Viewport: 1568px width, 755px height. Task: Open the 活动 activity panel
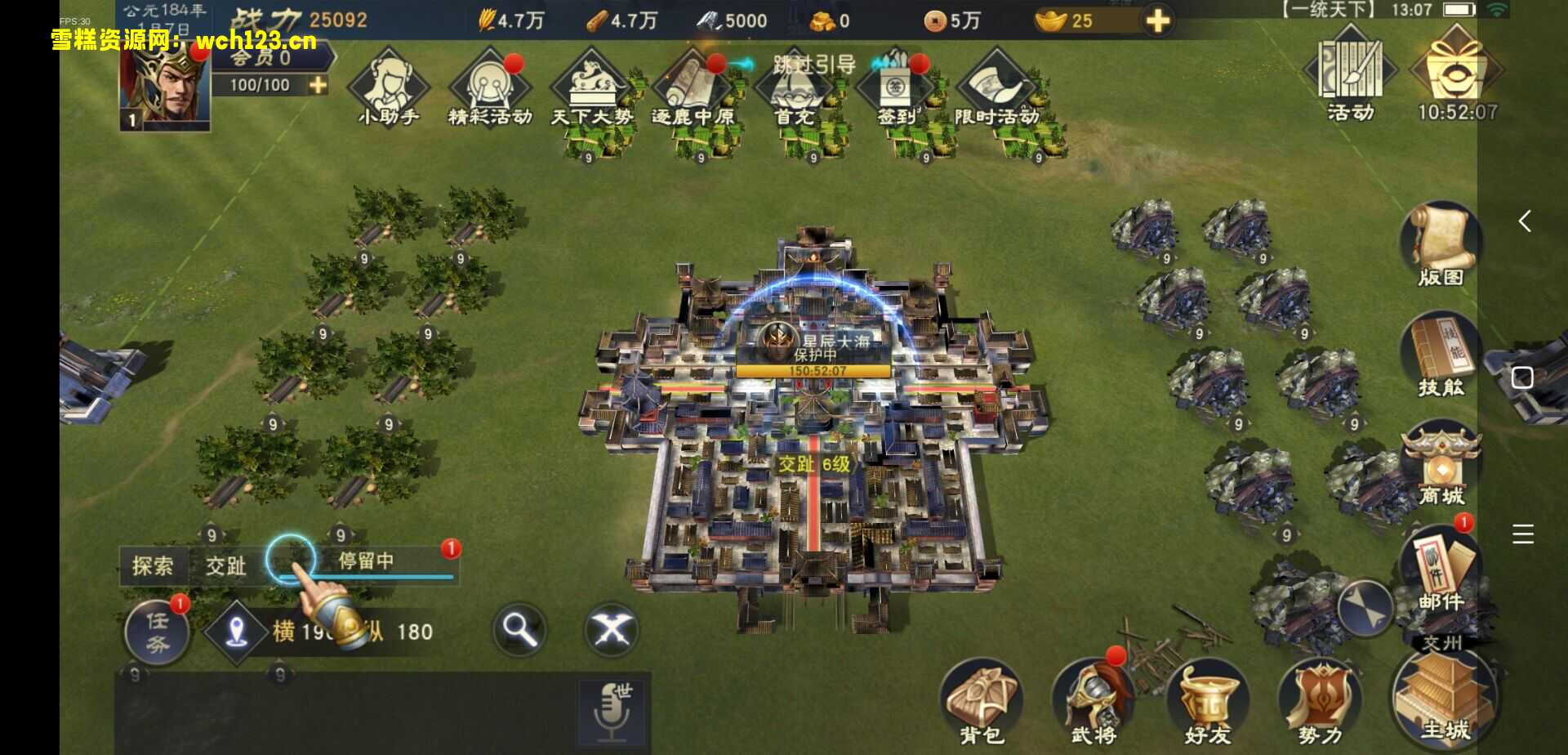pos(1350,74)
